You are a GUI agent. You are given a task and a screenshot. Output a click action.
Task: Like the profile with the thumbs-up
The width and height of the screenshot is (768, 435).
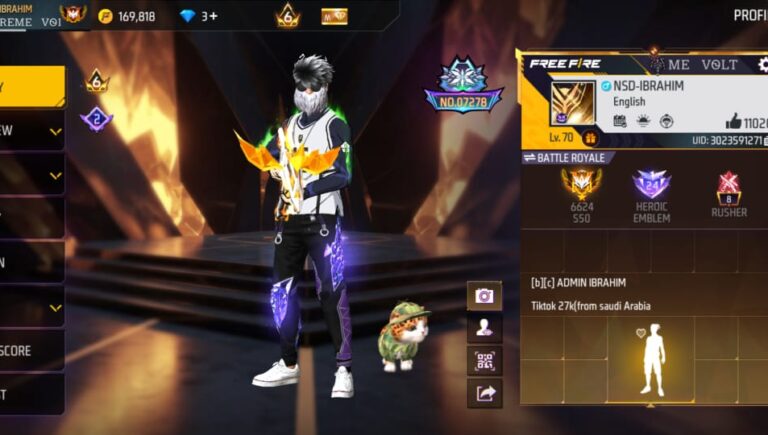pyautogui.click(x=734, y=121)
